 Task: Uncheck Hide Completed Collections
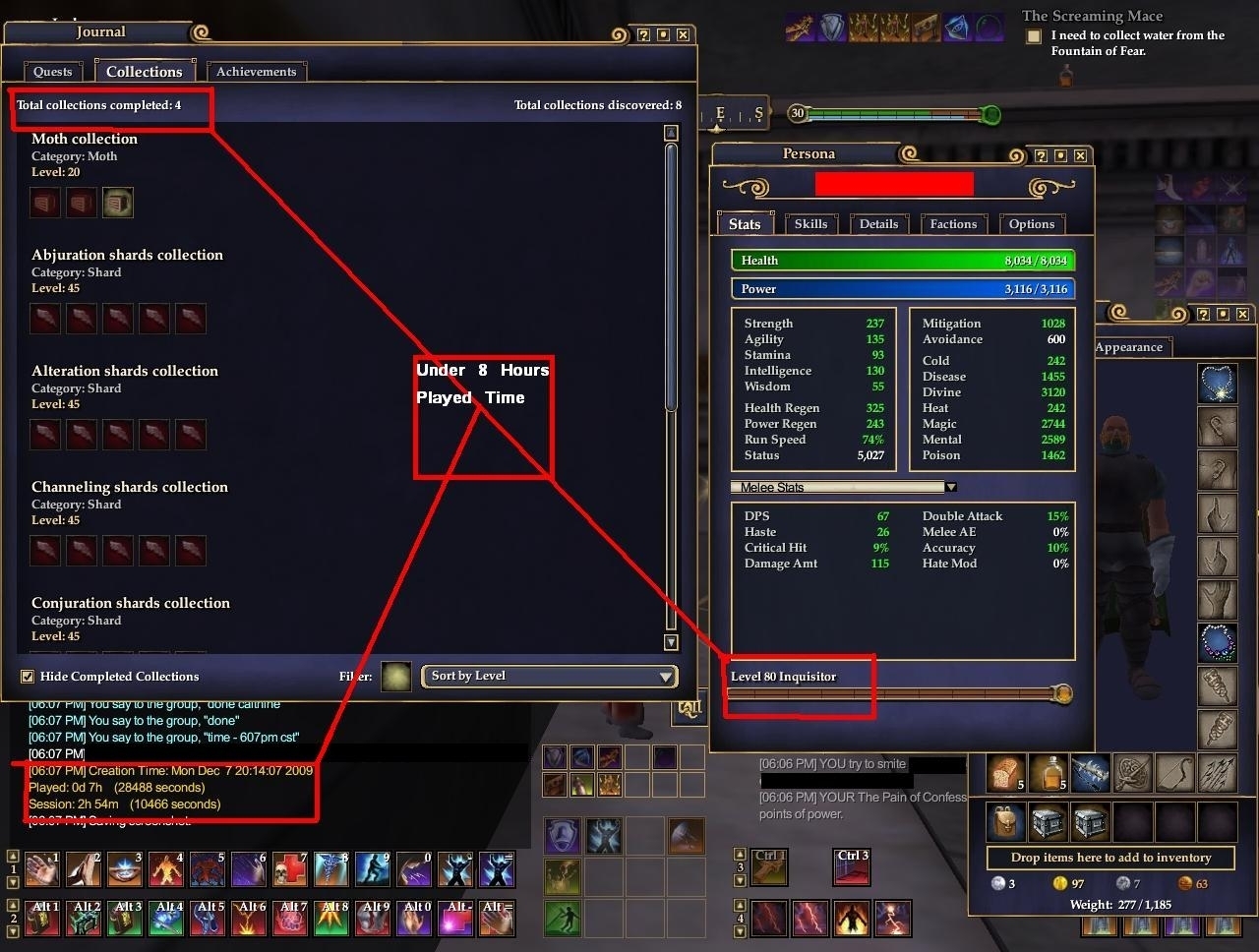tap(29, 676)
